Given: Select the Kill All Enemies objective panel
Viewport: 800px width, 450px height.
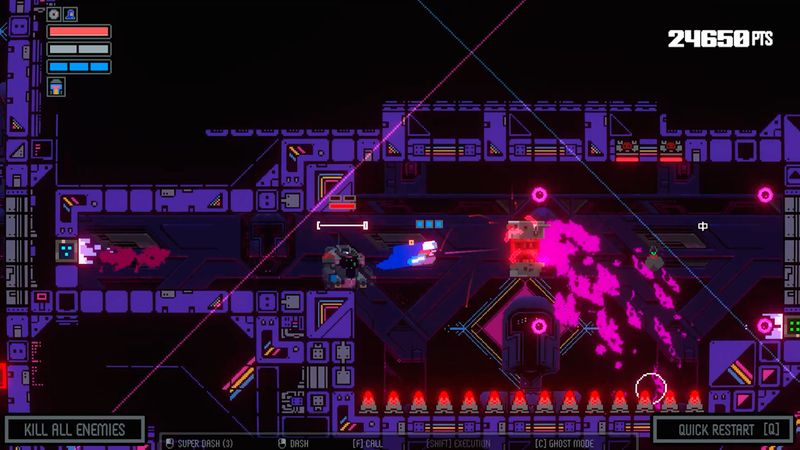Looking at the screenshot, I should 75,430.
